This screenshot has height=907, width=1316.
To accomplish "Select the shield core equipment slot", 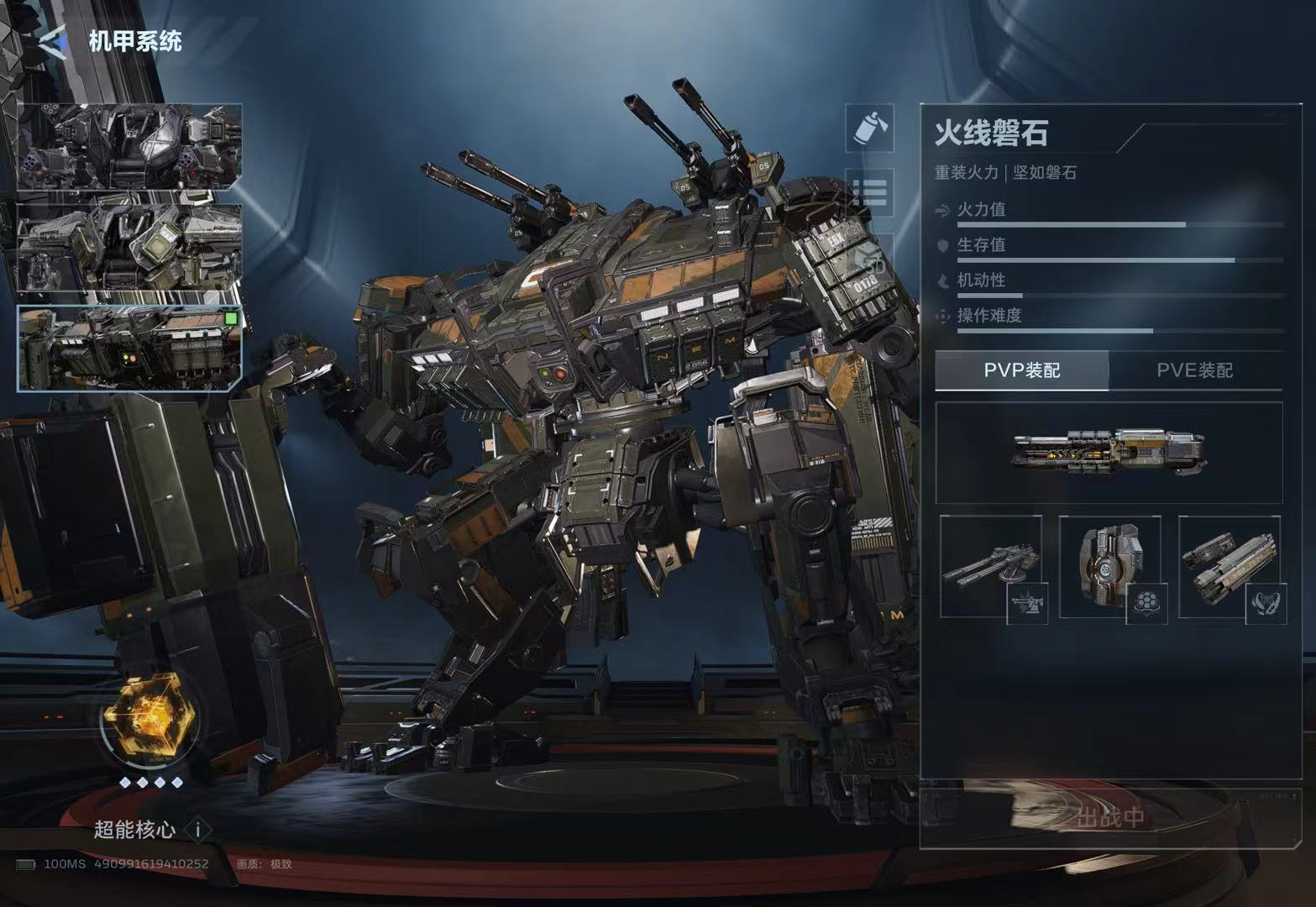I will (1110, 566).
